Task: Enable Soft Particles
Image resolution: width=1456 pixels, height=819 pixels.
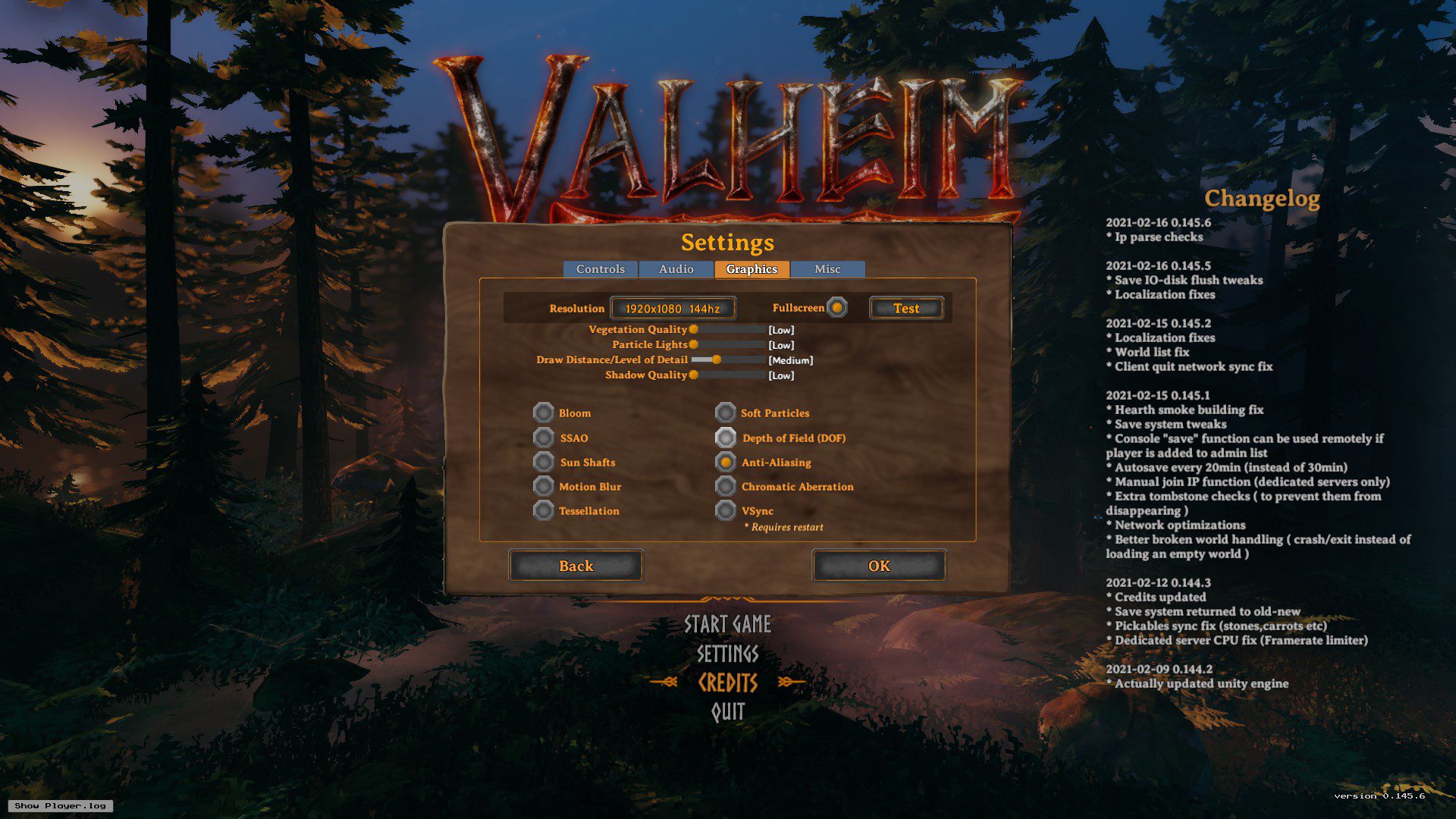Action: 724,413
